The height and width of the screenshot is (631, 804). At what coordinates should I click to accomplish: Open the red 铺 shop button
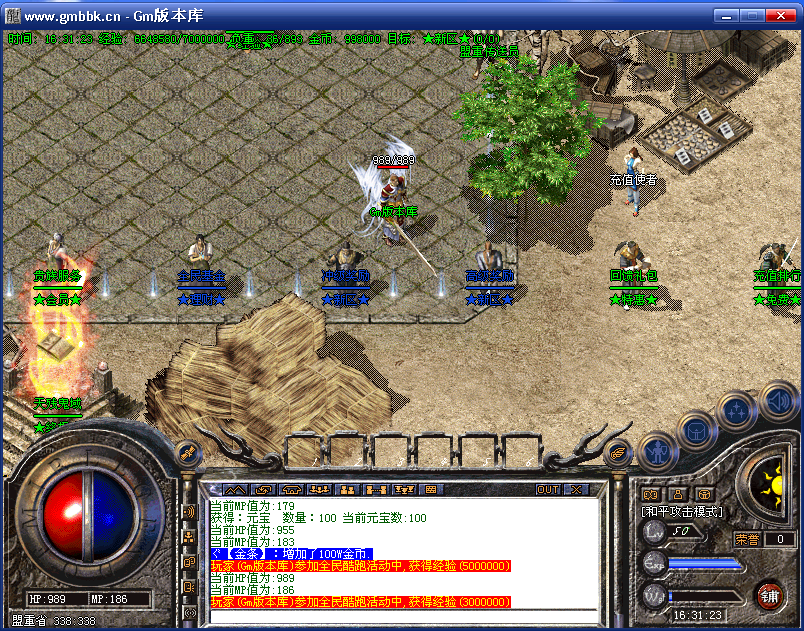[x=769, y=596]
